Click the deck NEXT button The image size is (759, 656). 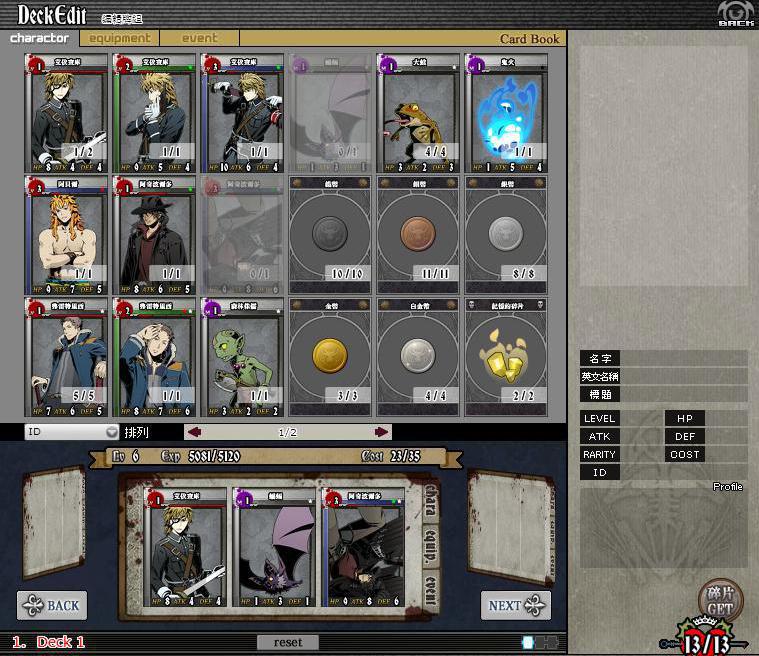pos(515,605)
